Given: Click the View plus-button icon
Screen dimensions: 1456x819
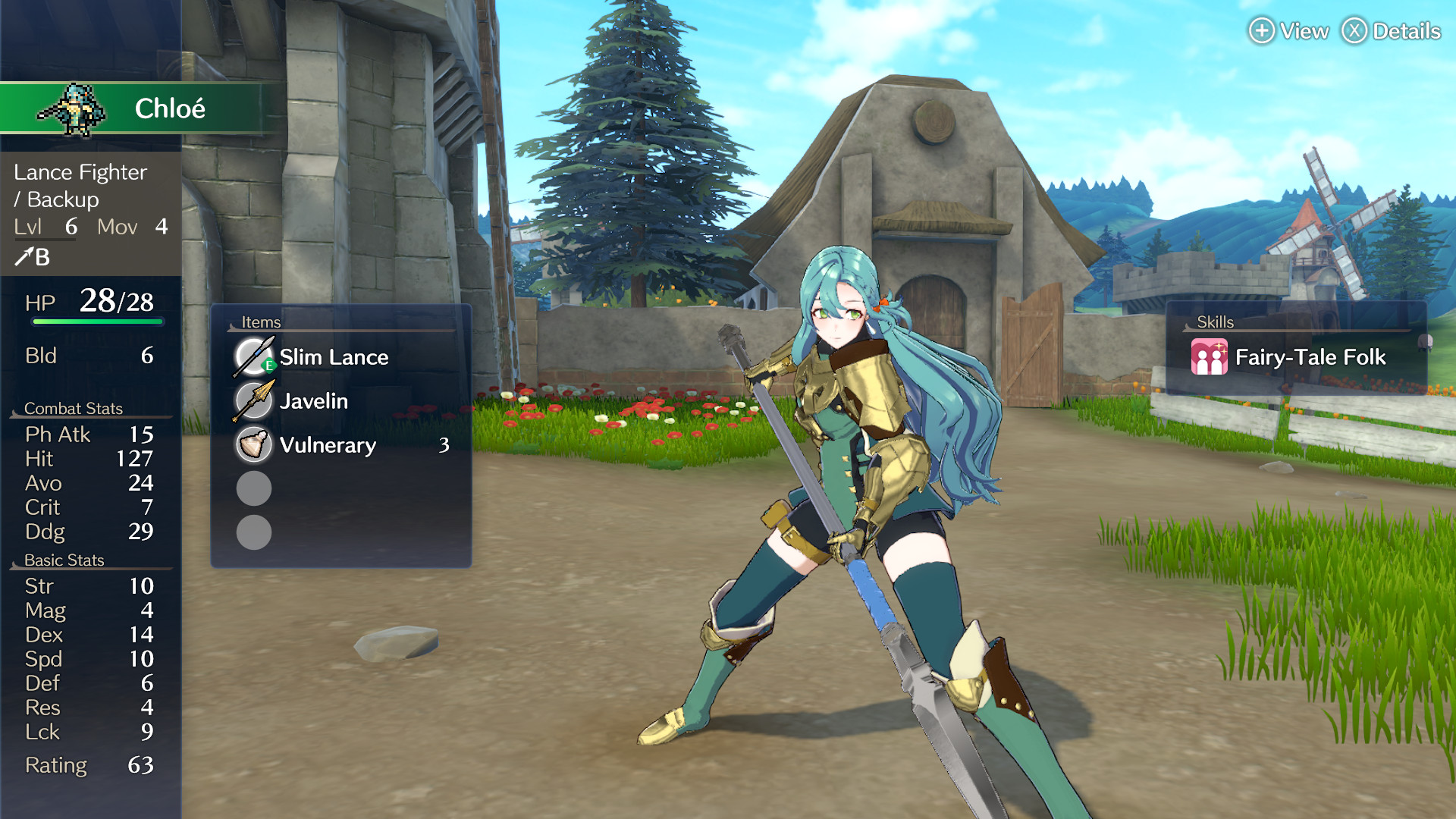Looking at the screenshot, I should [1261, 32].
